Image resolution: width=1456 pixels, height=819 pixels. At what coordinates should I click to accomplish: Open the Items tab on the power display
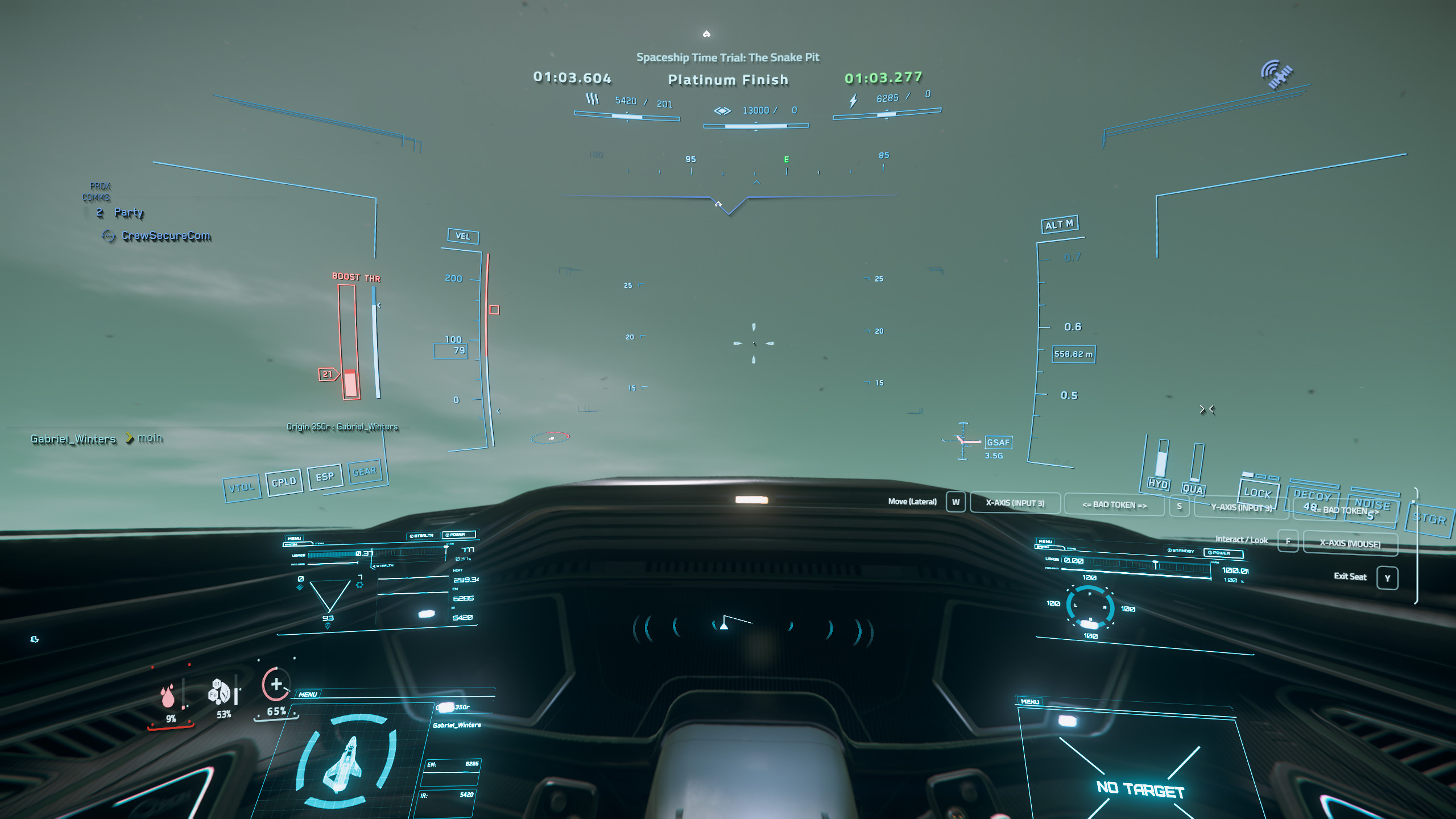pyautogui.click(x=319, y=544)
